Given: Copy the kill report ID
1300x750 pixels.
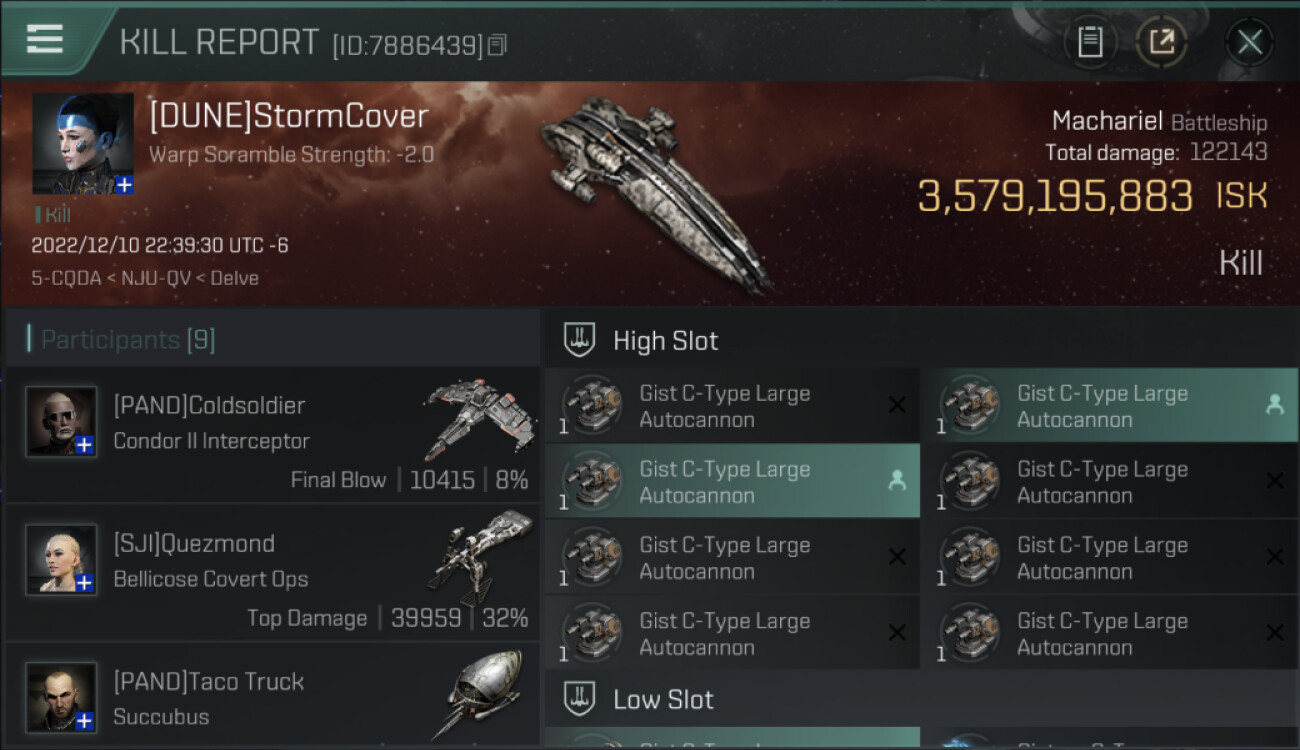Looking at the screenshot, I should click(x=498, y=45).
